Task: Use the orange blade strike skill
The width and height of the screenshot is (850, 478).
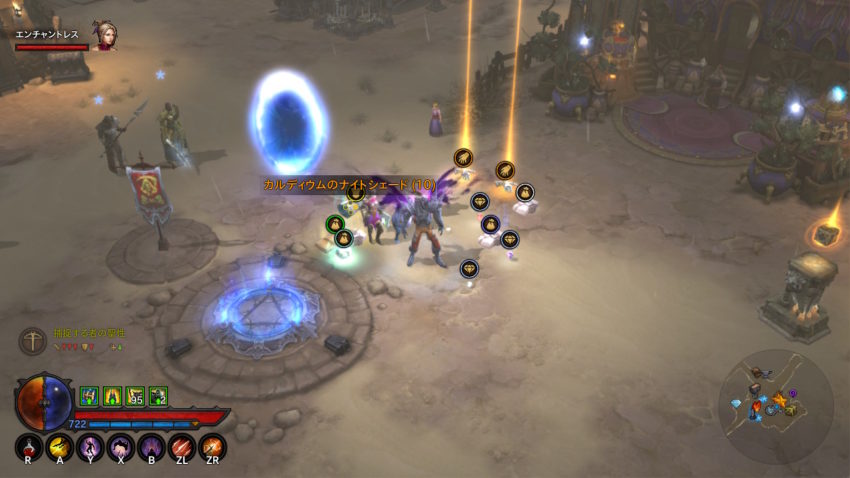Action: tap(212, 447)
